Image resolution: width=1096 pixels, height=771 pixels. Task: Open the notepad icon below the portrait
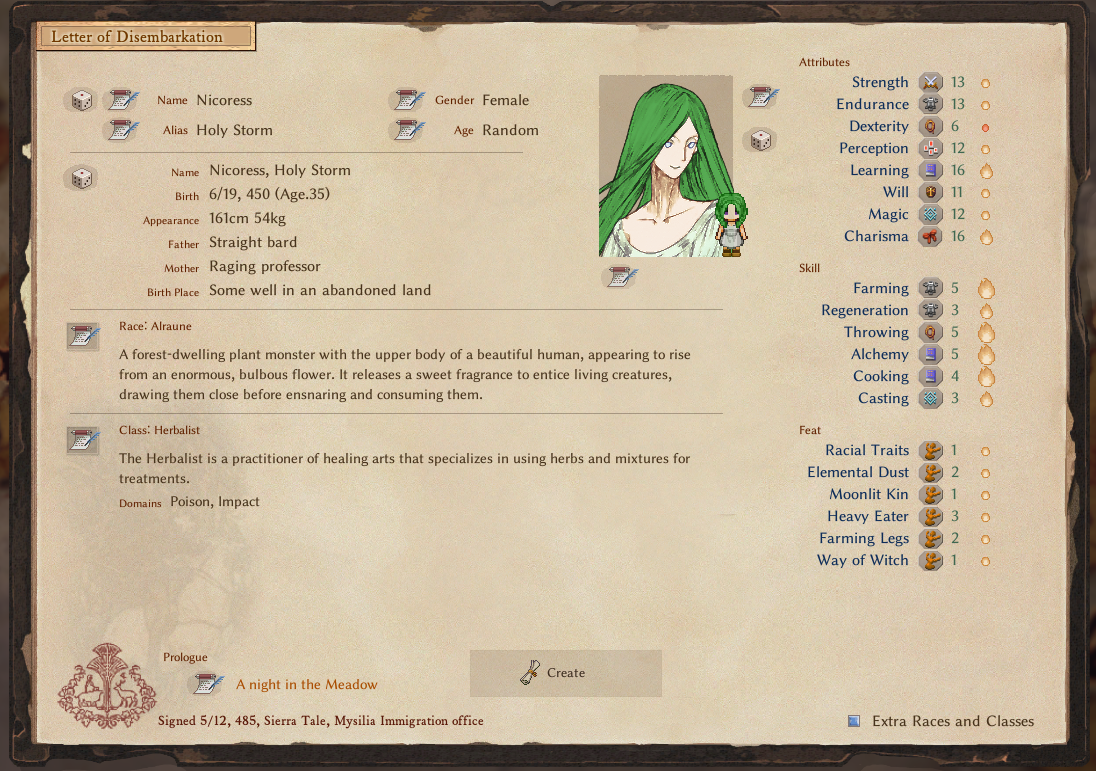620,277
